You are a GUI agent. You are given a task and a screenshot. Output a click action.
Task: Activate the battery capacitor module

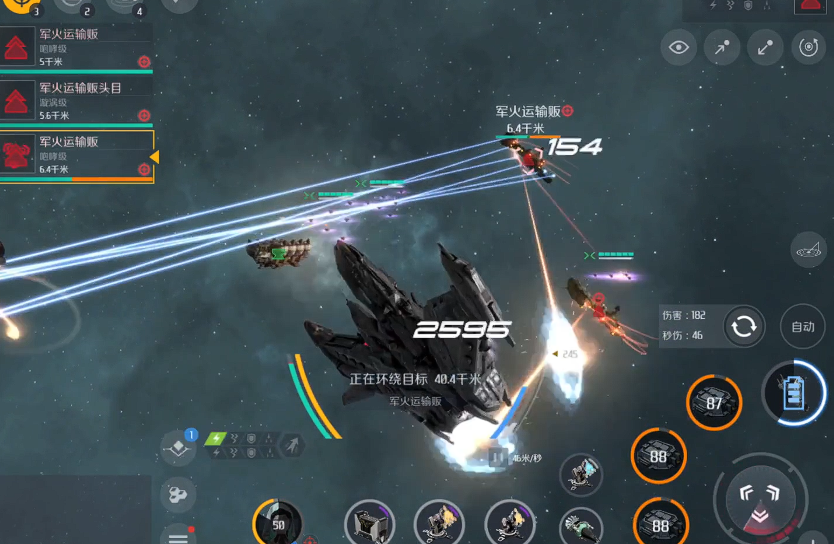(794, 392)
